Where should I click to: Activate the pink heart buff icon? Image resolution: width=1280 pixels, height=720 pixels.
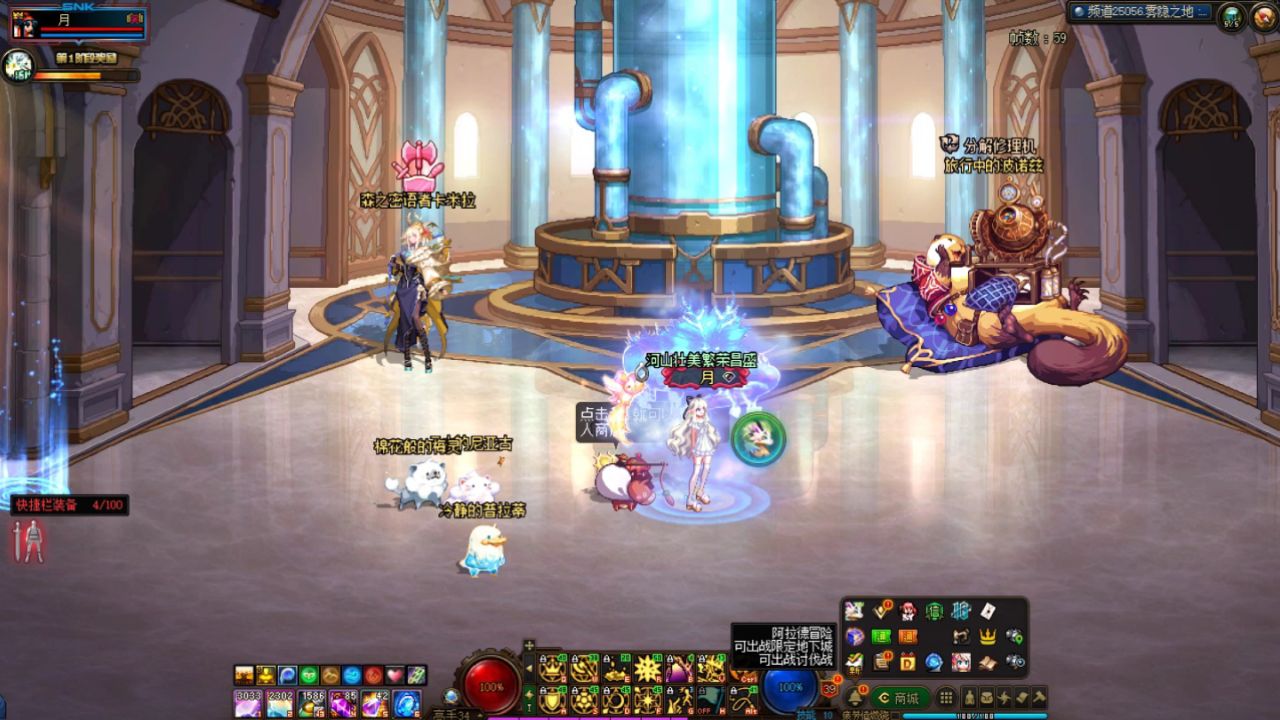(x=394, y=675)
